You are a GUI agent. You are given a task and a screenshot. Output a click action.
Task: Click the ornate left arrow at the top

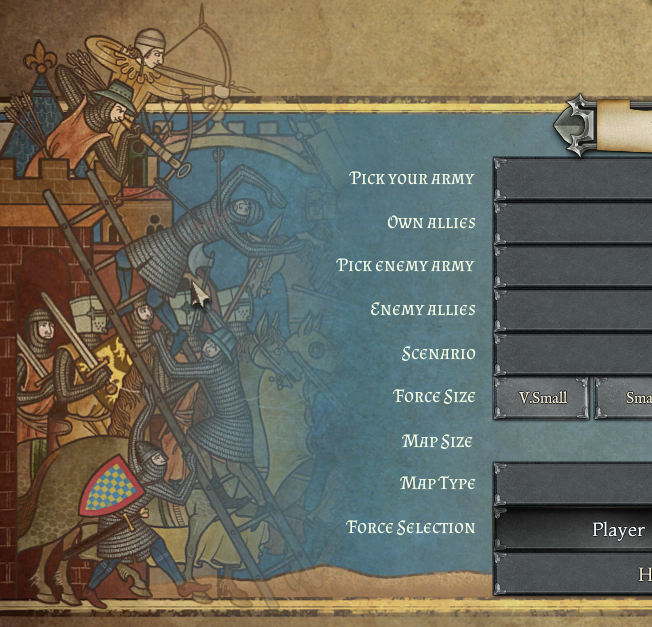click(574, 125)
